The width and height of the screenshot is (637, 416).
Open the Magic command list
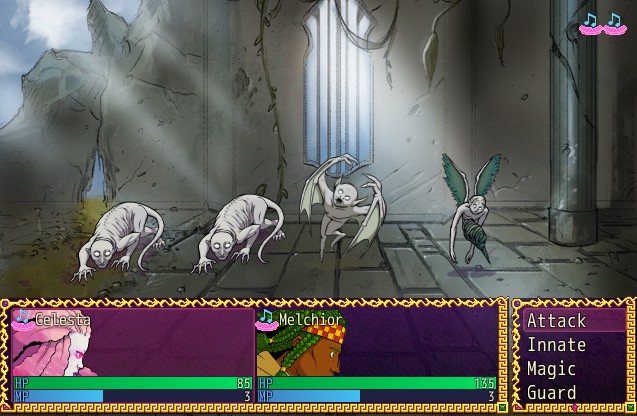pos(551,369)
